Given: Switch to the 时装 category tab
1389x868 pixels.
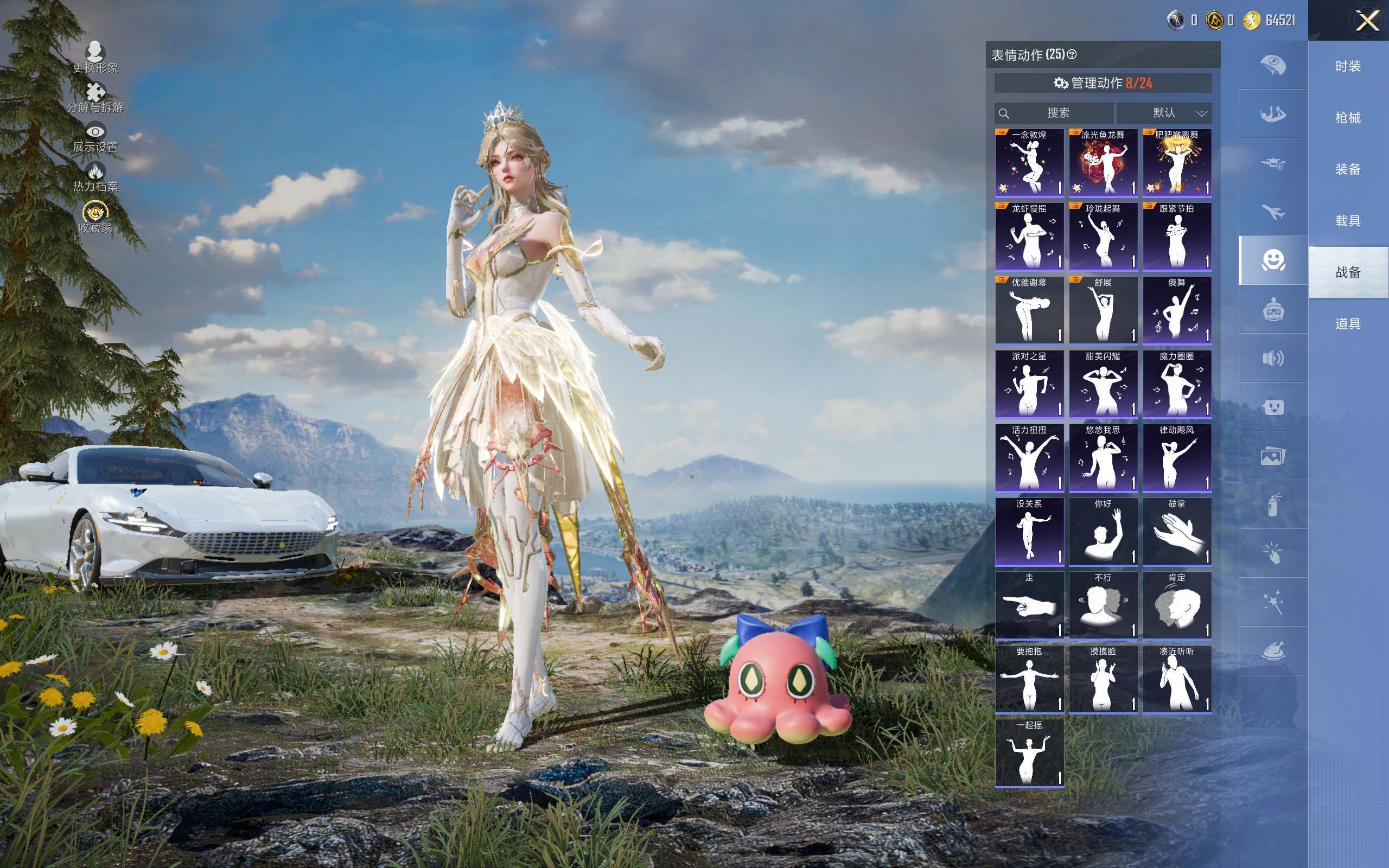Looking at the screenshot, I should coord(1348,67).
